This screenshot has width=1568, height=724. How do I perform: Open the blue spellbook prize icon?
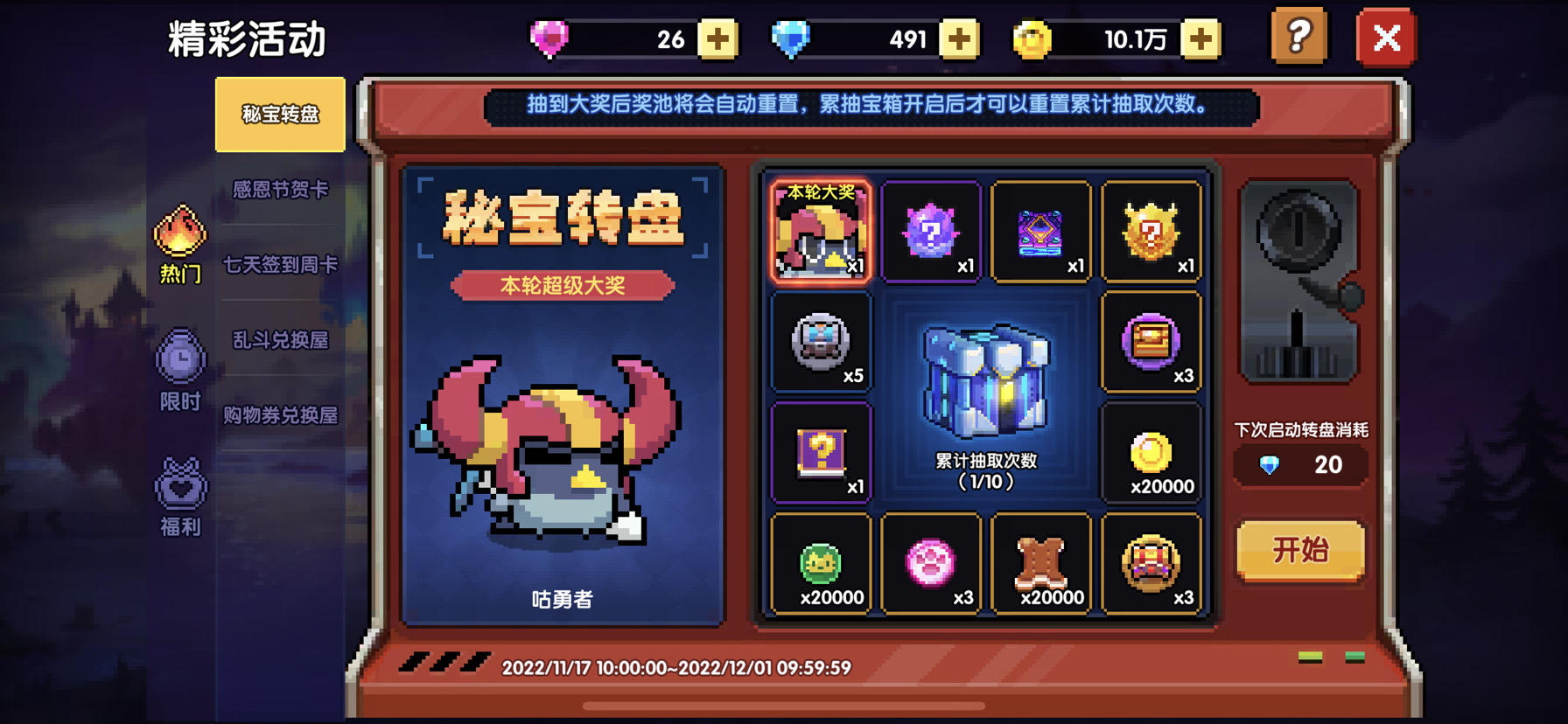[1041, 231]
